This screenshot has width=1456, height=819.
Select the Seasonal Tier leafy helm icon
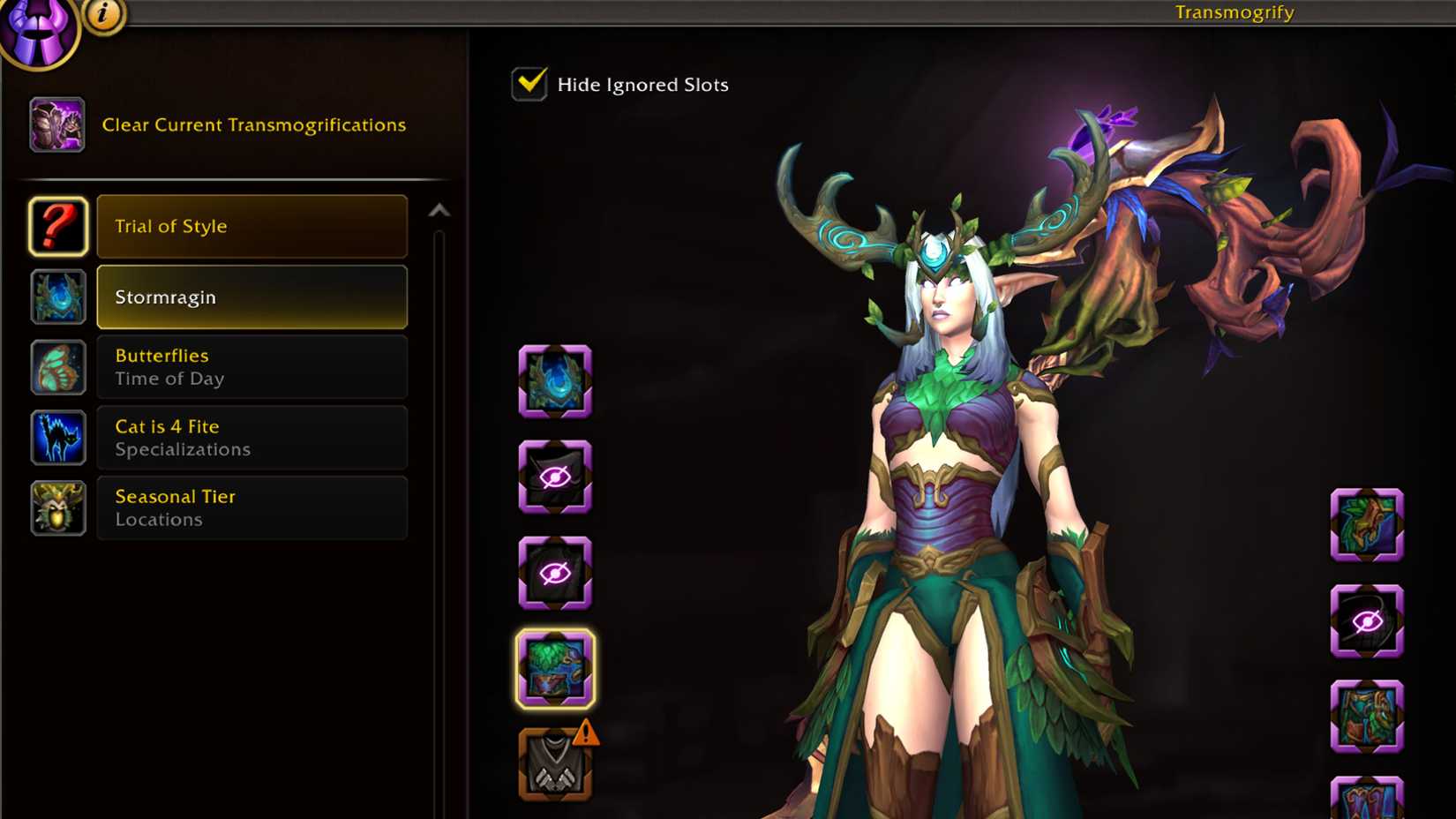[57, 508]
